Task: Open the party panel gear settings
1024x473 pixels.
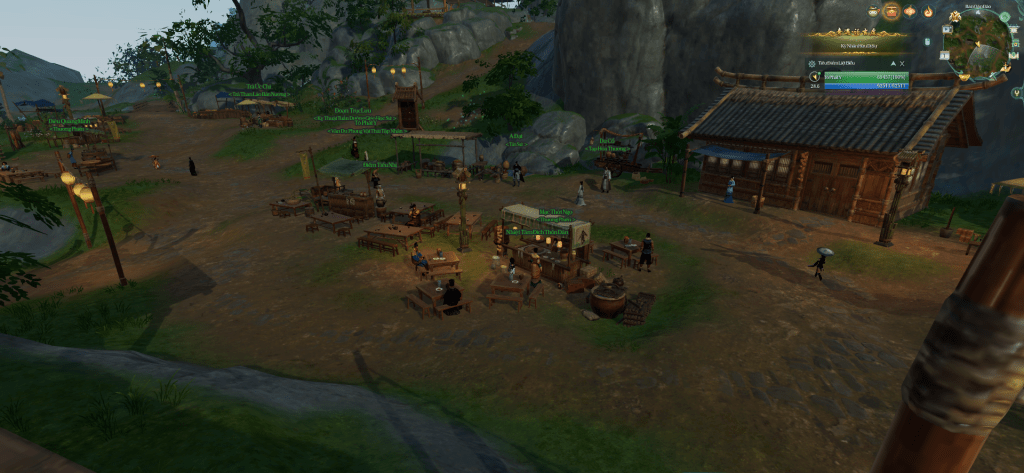Action: pyautogui.click(x=811, y=63)
